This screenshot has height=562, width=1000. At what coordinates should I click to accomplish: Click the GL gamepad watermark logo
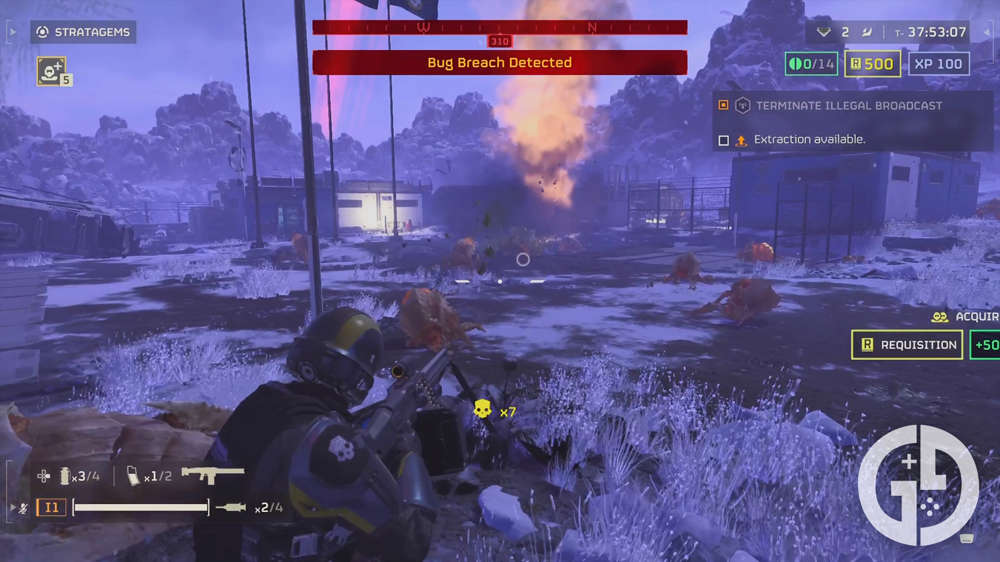coord(918,484)
